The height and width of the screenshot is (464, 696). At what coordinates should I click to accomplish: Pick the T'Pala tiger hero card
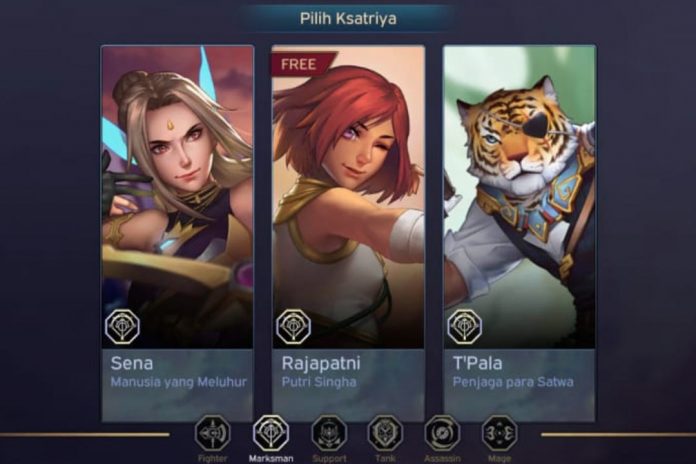click(x=519, y=232)
